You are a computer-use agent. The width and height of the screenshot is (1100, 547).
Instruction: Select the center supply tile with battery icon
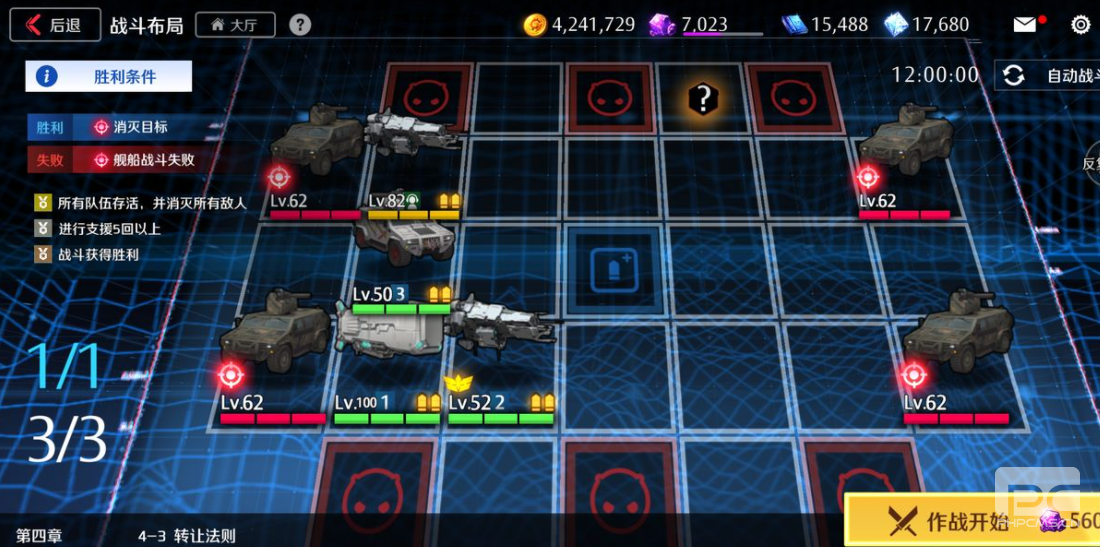click(x=610, y=269)
